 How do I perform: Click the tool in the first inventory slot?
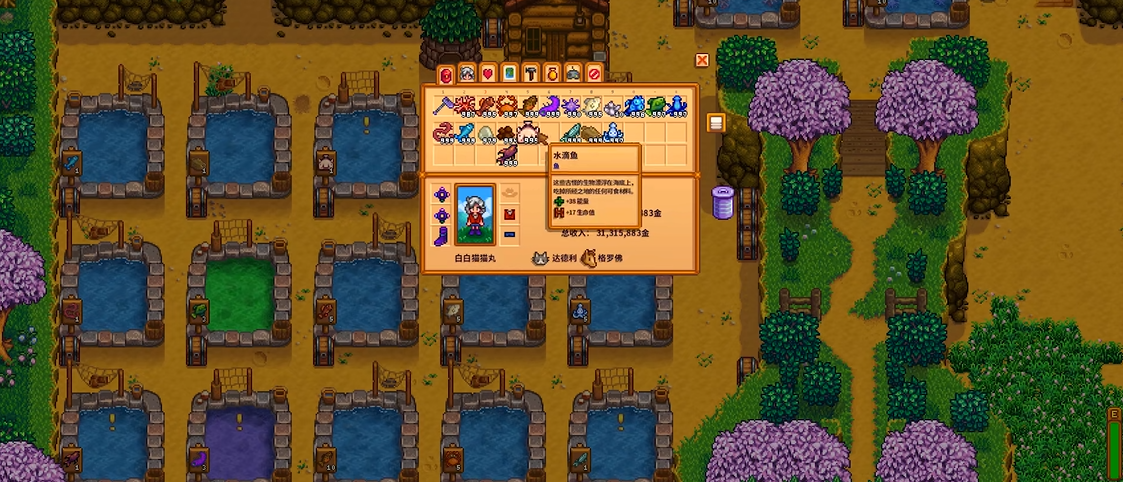click(x=442, y=105)
